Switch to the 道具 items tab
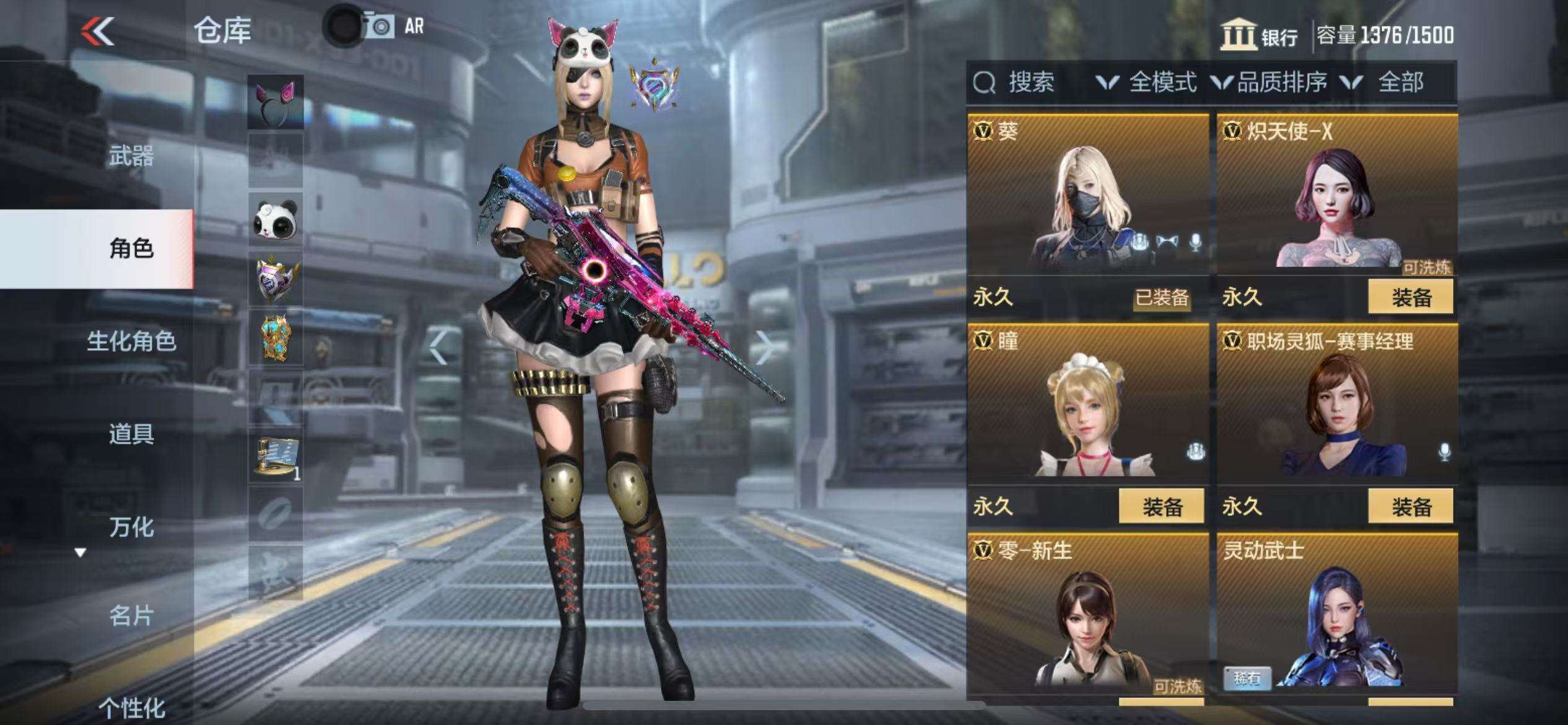The height and width of the screenshot is (725, 1568). point(131,434)
